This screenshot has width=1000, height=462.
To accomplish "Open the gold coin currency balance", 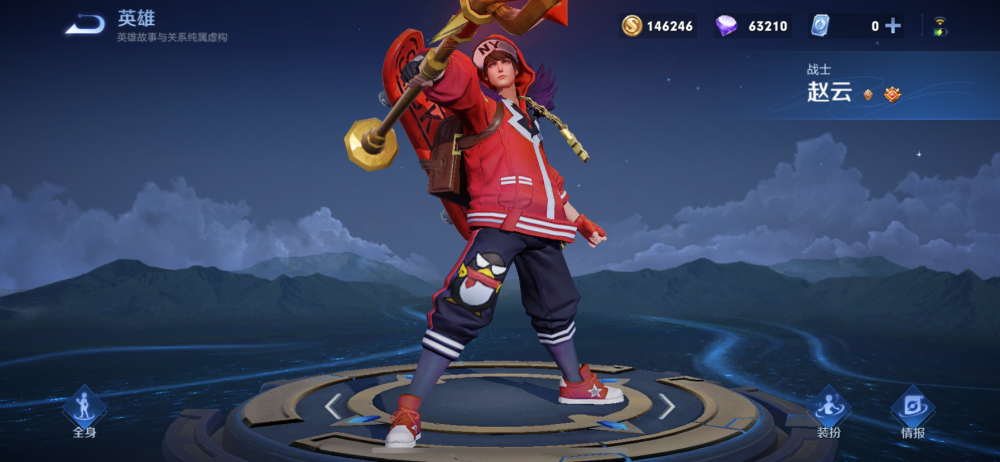I will coord(657,26).
